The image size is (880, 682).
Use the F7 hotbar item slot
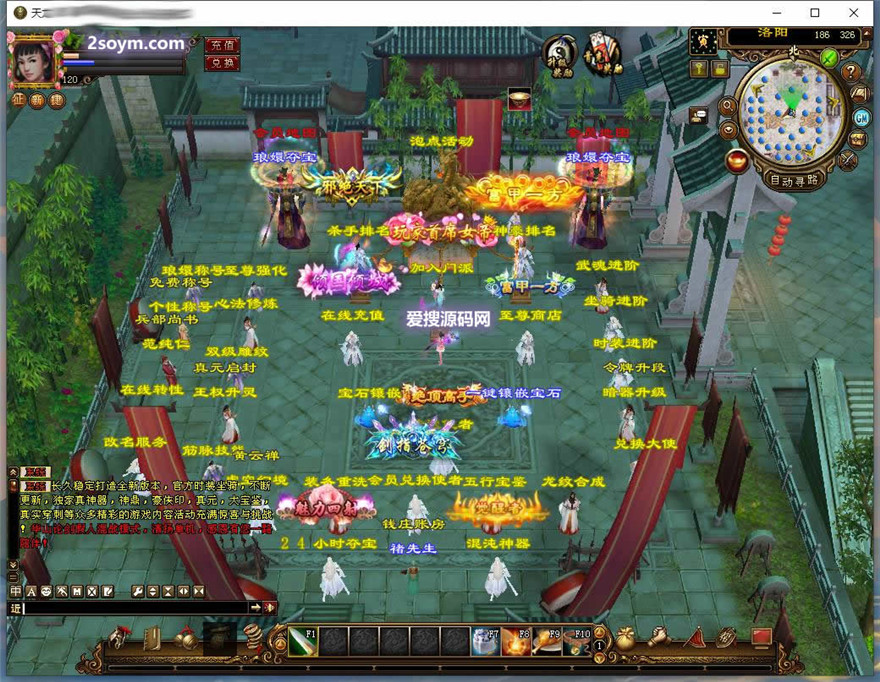(x=487, y=641)
